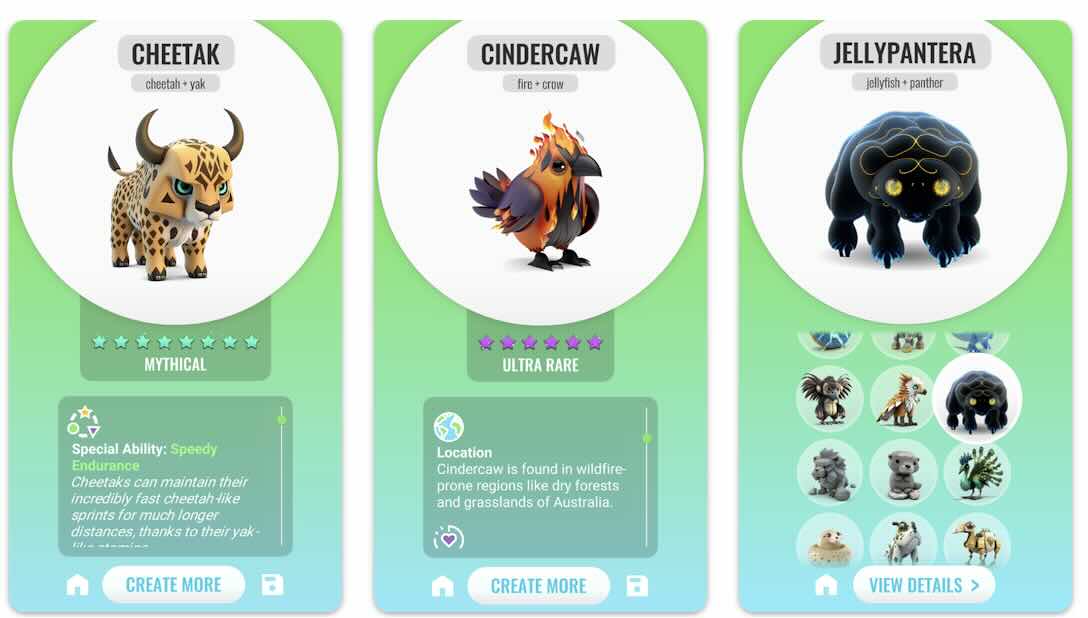Image resolution: width=1088 pixels, height=618 pixels.
Task: Click the Cindercaw info panel scrollbar handle
Action: 647,438
